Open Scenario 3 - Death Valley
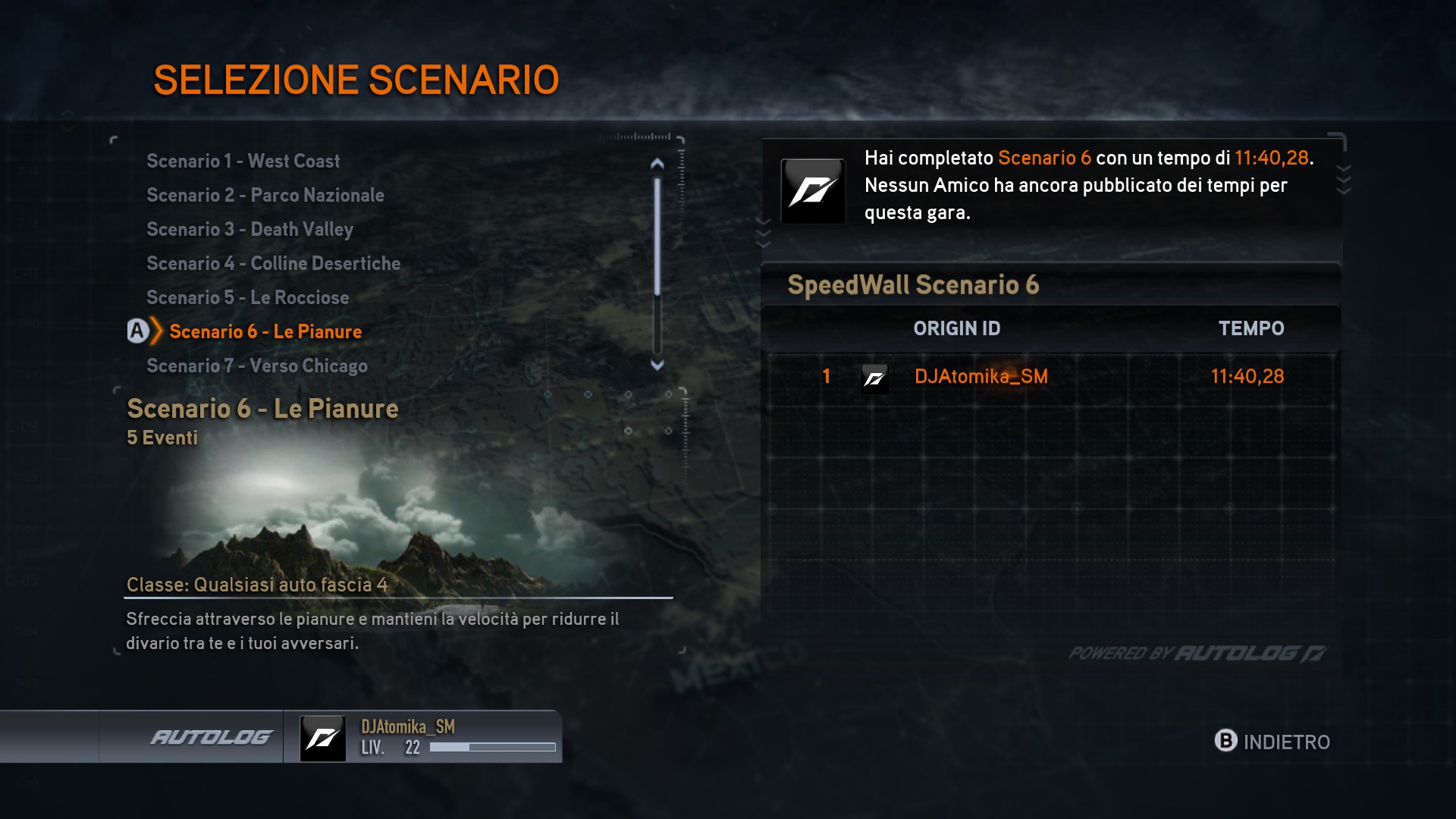The height and width of the screenshot is (819, 1456). point(249,229)
